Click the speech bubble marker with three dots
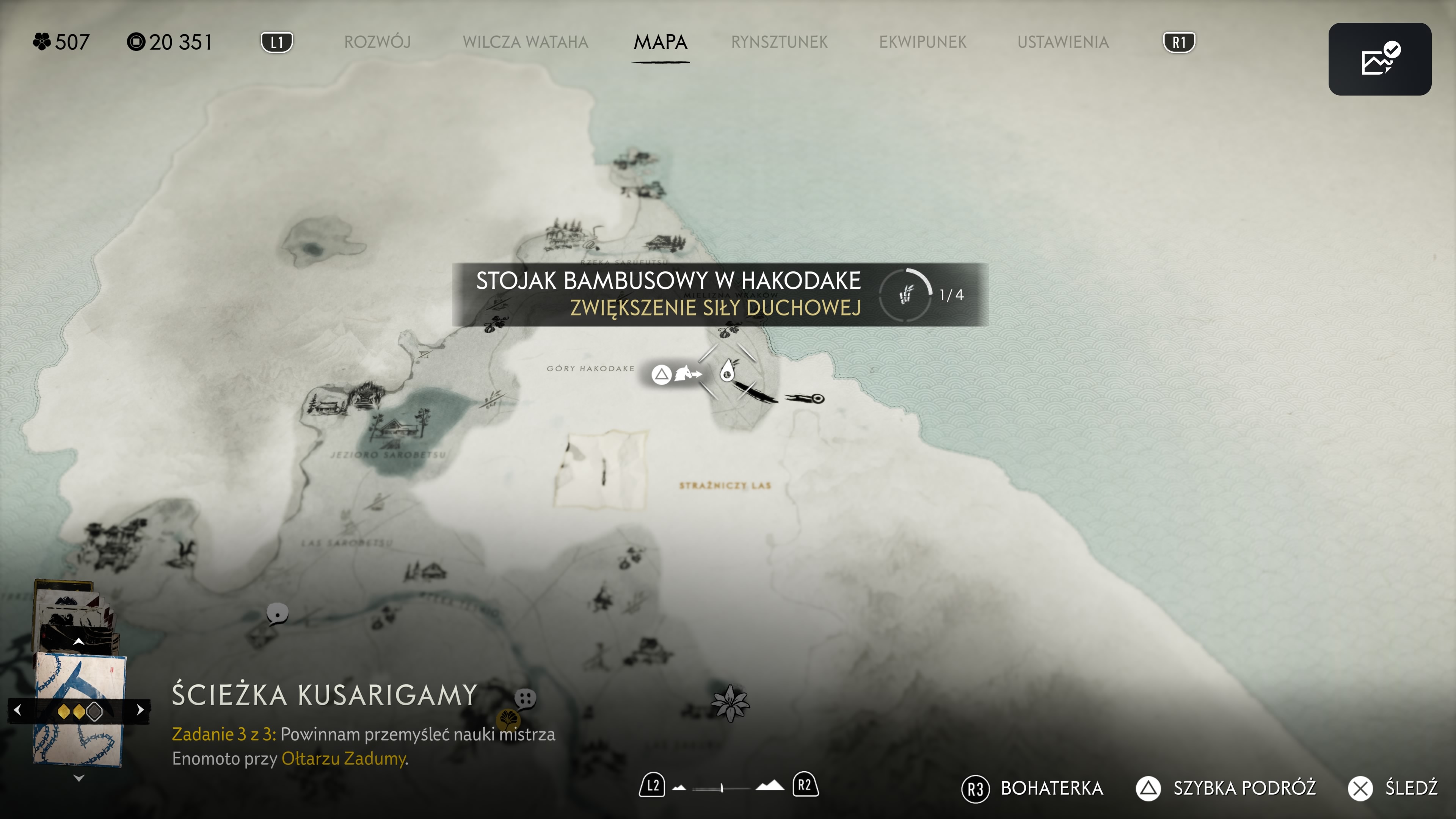 [x=525, y=698]
